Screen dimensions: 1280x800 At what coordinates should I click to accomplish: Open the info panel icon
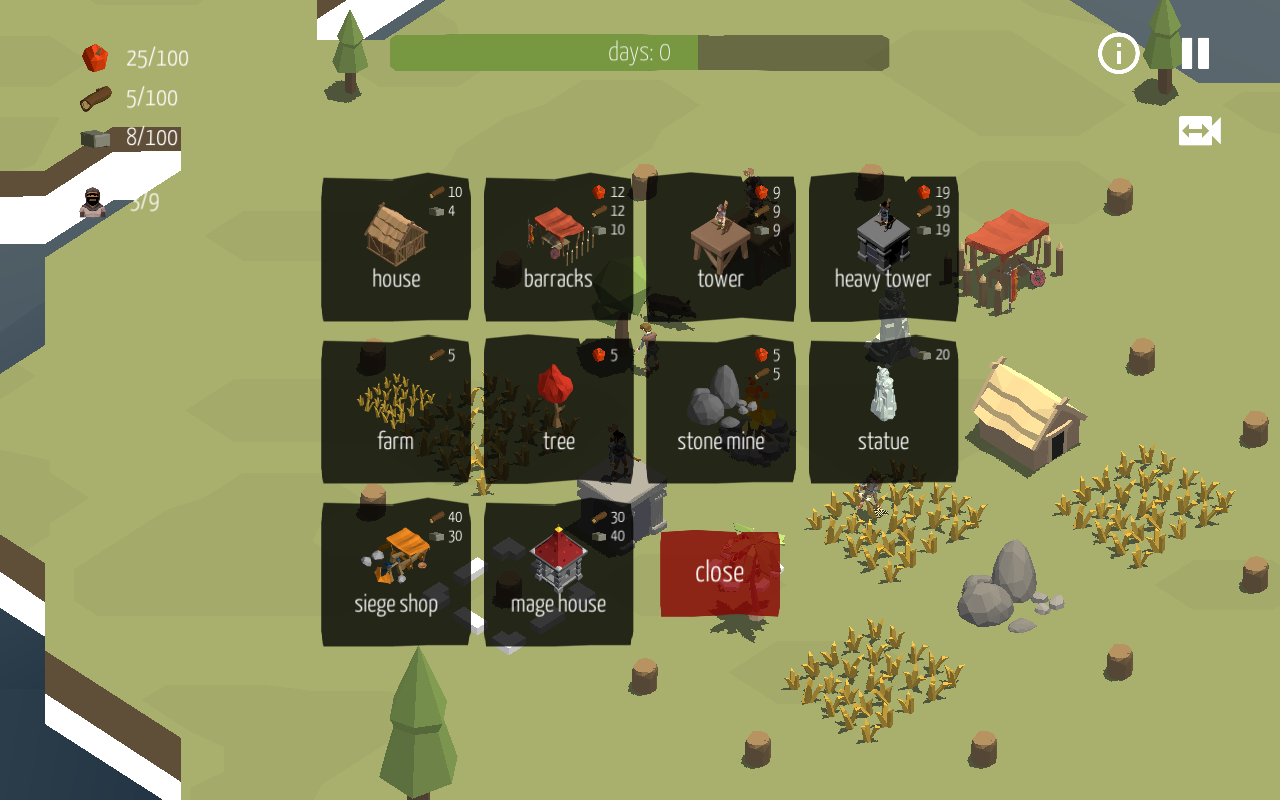pyautogui.click(x=1118, y=53)
